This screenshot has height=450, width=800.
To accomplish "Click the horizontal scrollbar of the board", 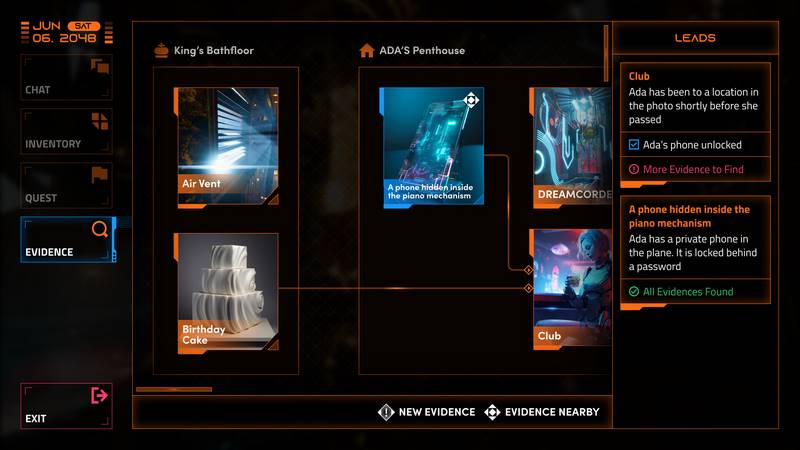I will coord(173,389).
